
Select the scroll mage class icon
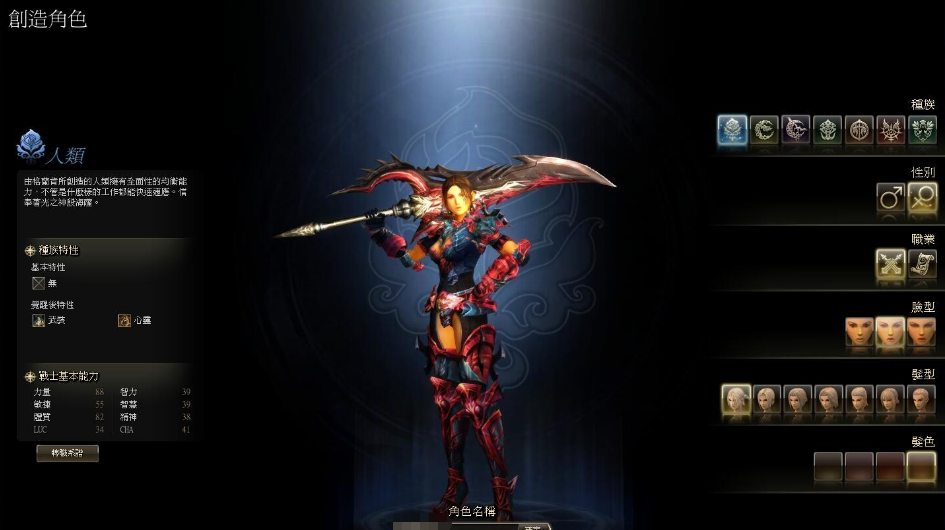pyautogui.click(x=921, y=264)
